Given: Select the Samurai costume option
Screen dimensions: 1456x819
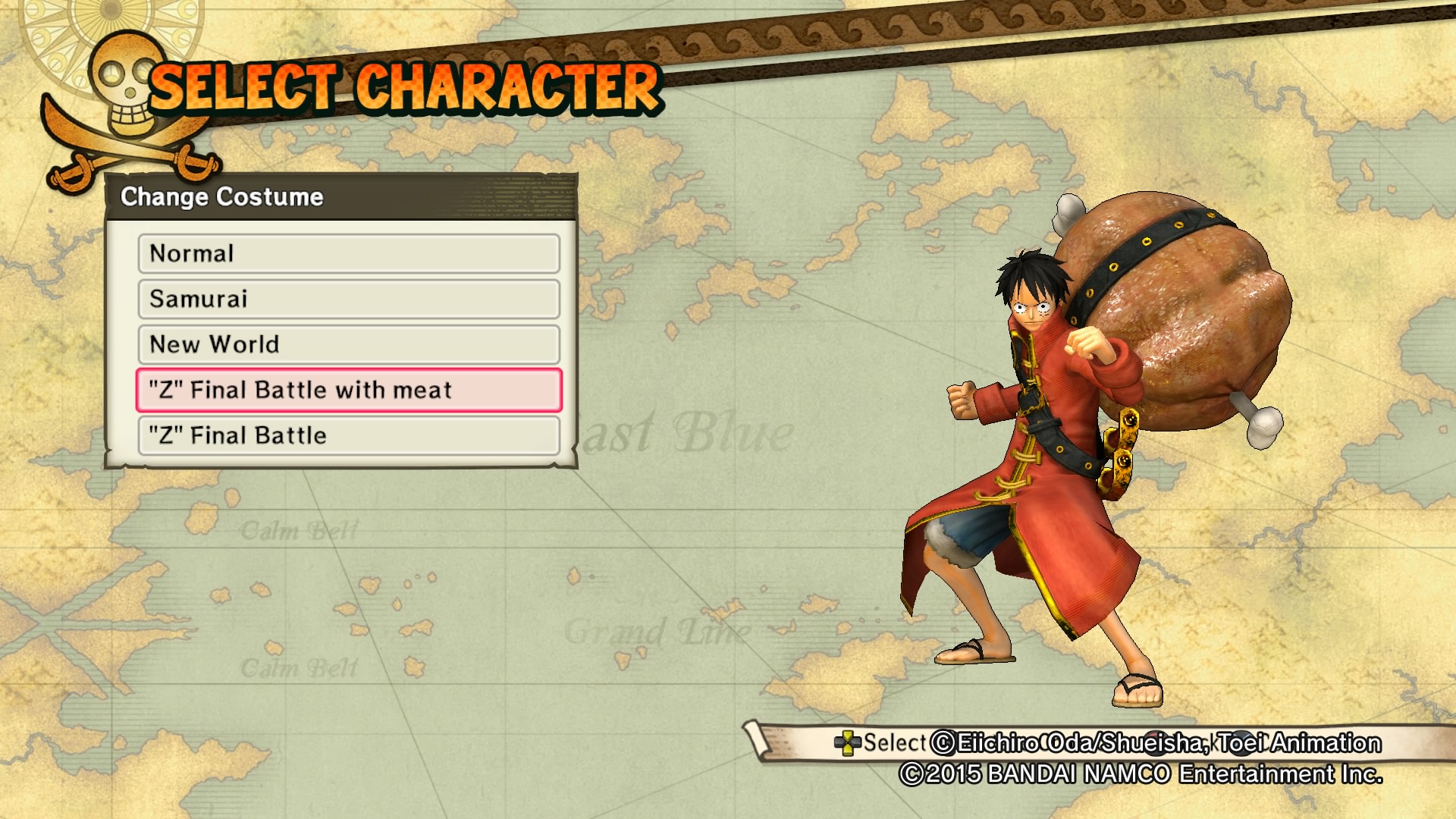Looking at the screenshot, I should pyautogui.click(x=349, y=300).
